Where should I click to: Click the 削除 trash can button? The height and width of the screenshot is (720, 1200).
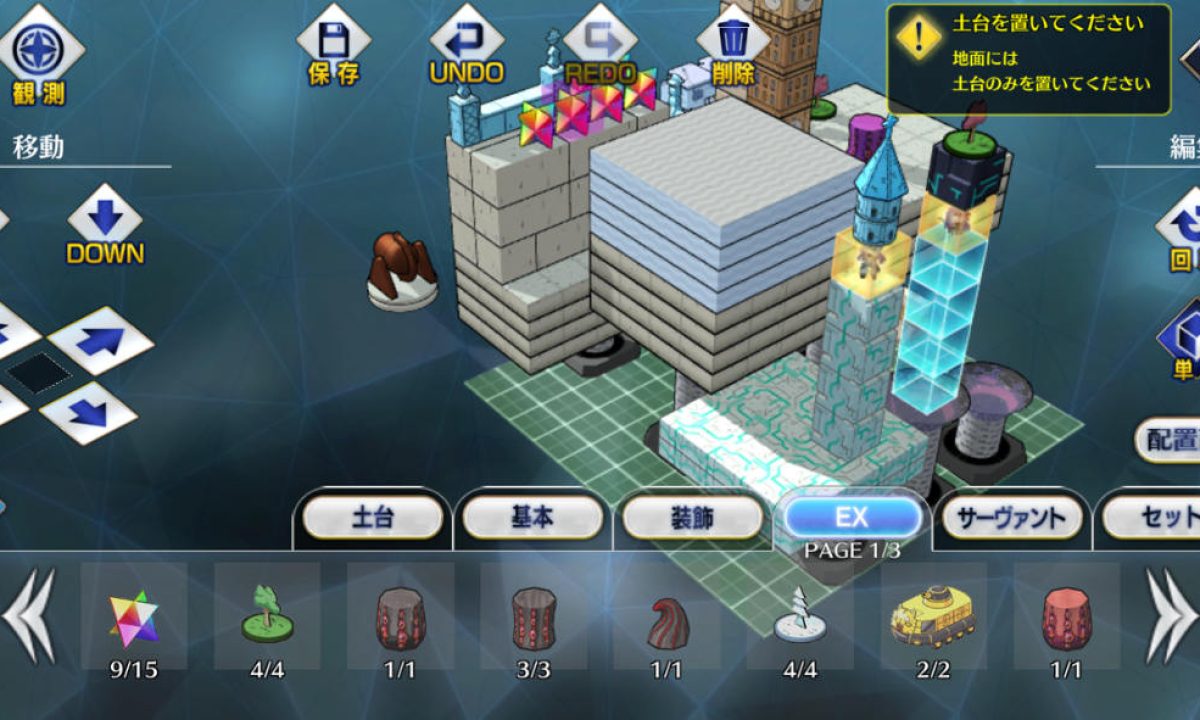click(733, 45)
